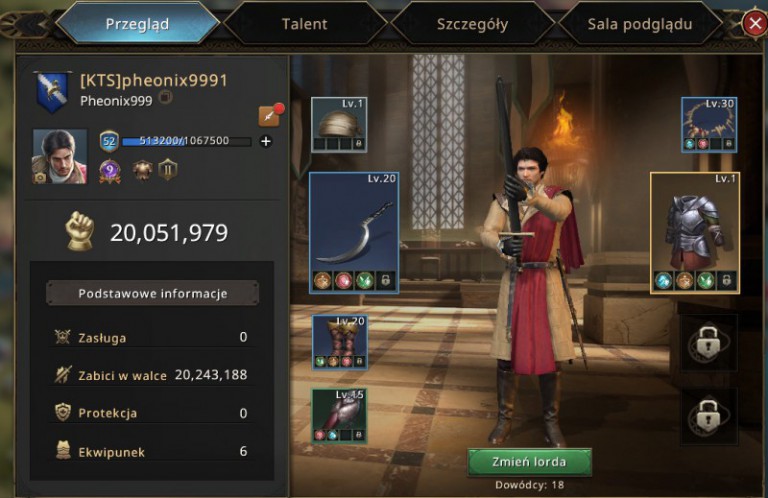Image resolution: width=768 pixels, height=498 pixels.
Task: Choose the level 30 necklace slot
Action: point(709,124)
